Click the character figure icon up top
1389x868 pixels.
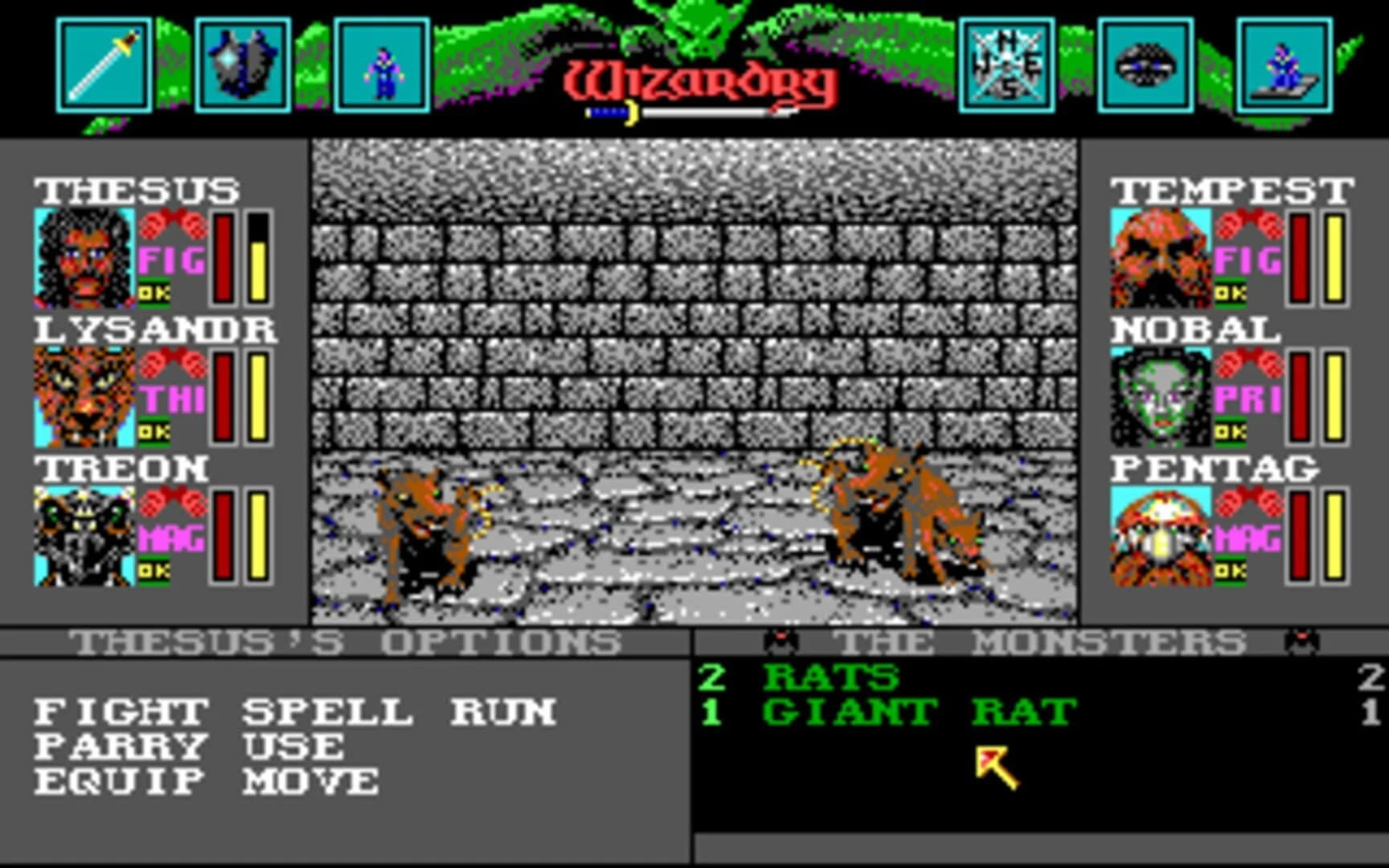(384, 64)
